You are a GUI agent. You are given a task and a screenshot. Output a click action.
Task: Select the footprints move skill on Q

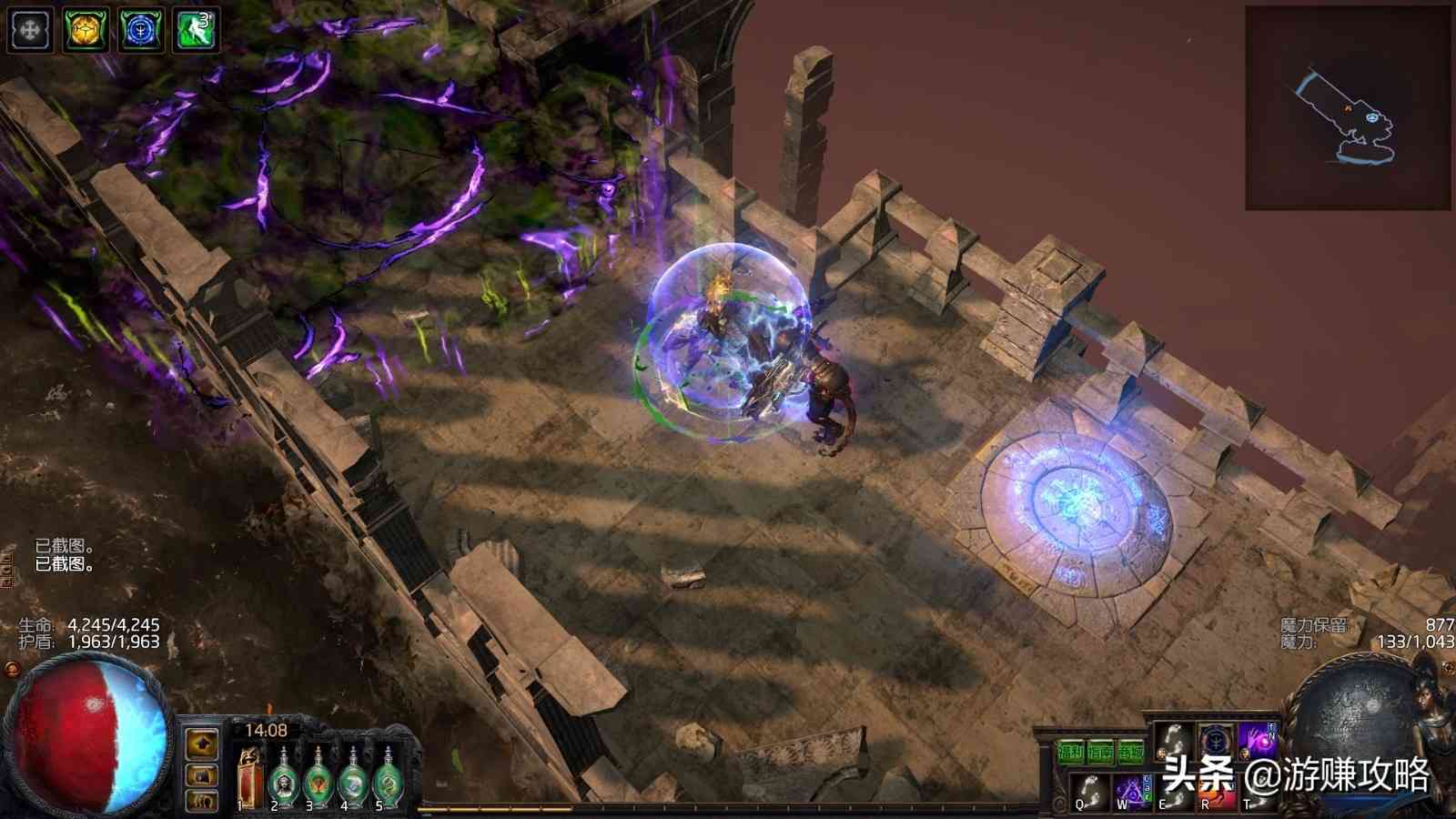(x=1088, y=790)
